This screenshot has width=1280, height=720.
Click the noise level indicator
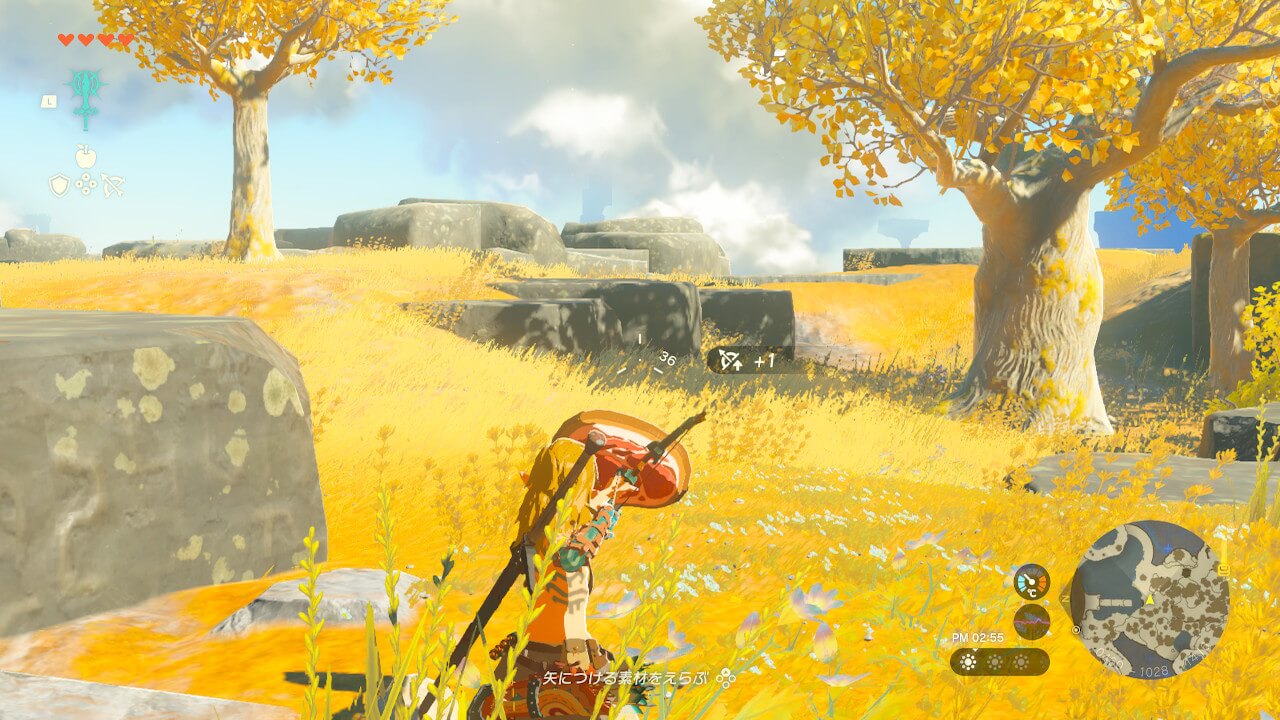point(1031,621)
